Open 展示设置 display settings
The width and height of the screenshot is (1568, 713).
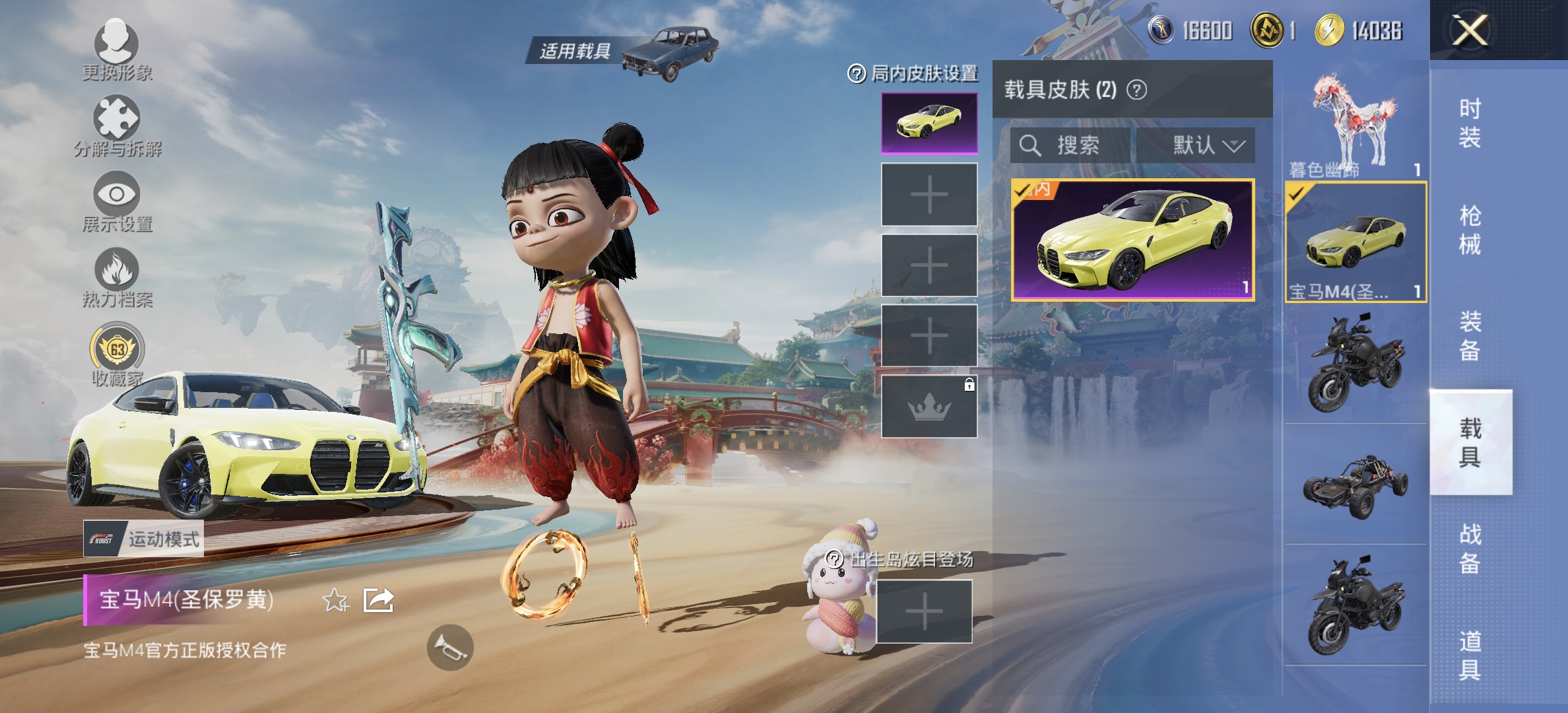coord(116,195)
